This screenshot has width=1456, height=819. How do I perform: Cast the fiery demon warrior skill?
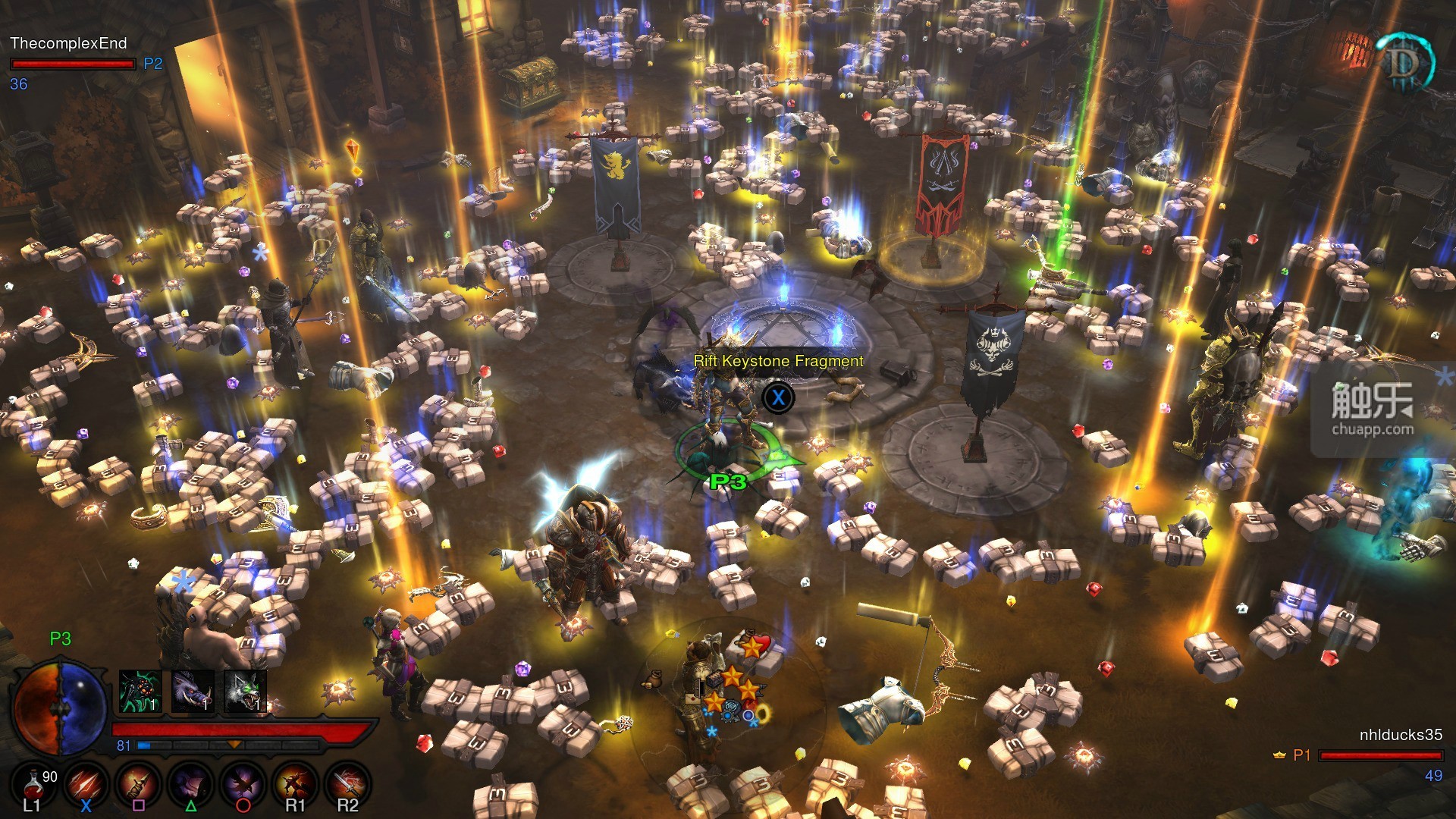click(x=295, y=783)
